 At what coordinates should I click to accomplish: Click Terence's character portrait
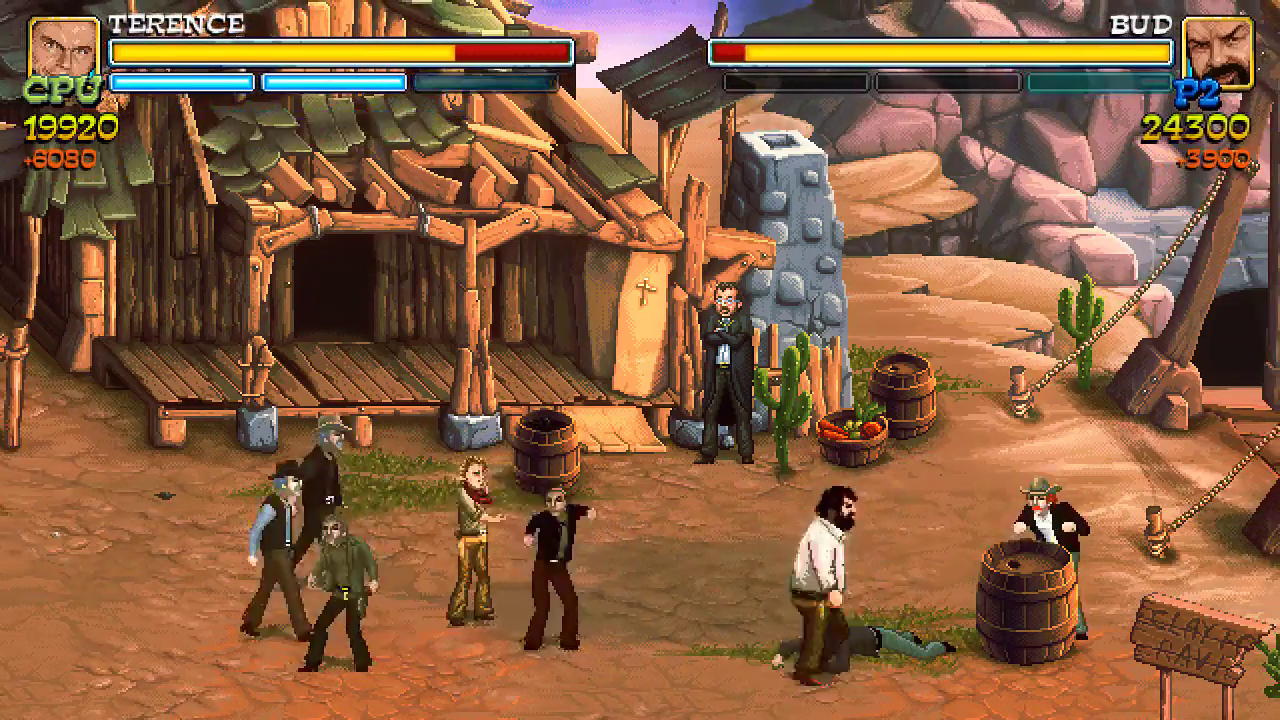pyautogui.click(x=64, y=50)
